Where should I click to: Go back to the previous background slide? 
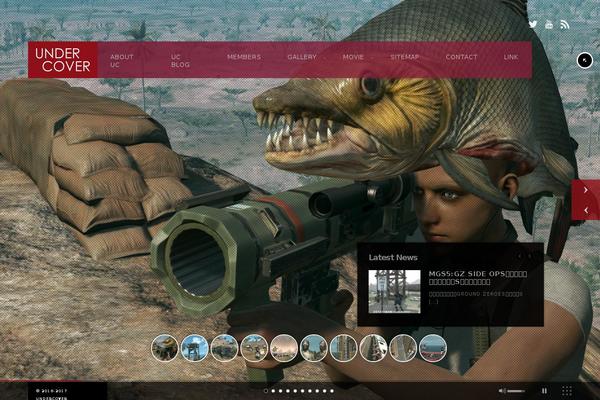(585, 211)
